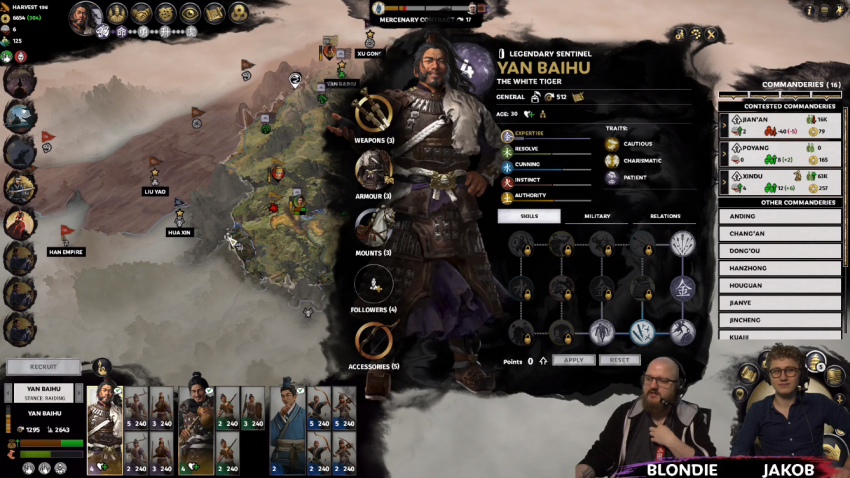Select the blue-robed general's portrait card
Image resolution: width=850 pixels, height=478 pixels.
[286, 430]
